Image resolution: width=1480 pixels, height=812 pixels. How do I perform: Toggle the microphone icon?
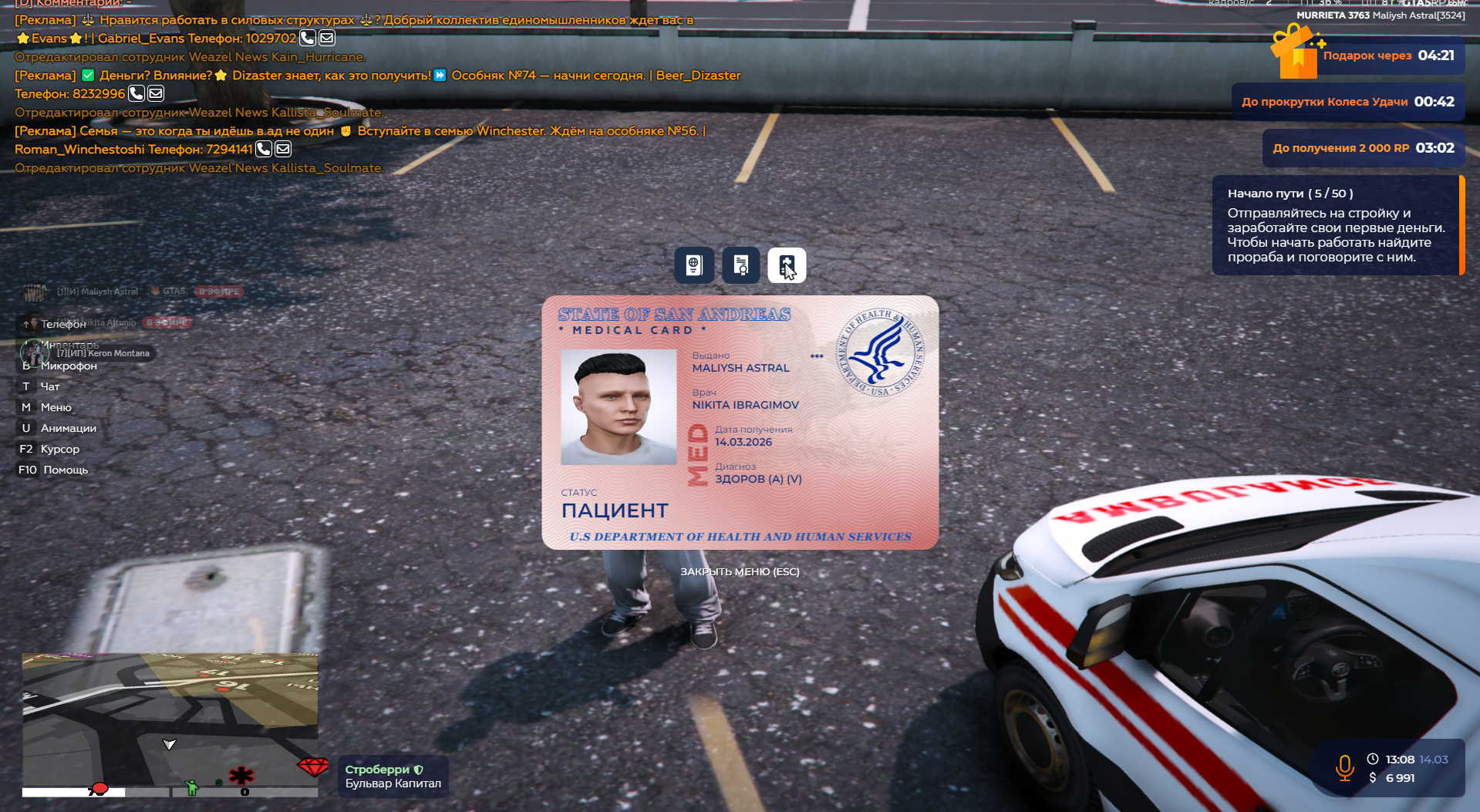click(1344, 768)
